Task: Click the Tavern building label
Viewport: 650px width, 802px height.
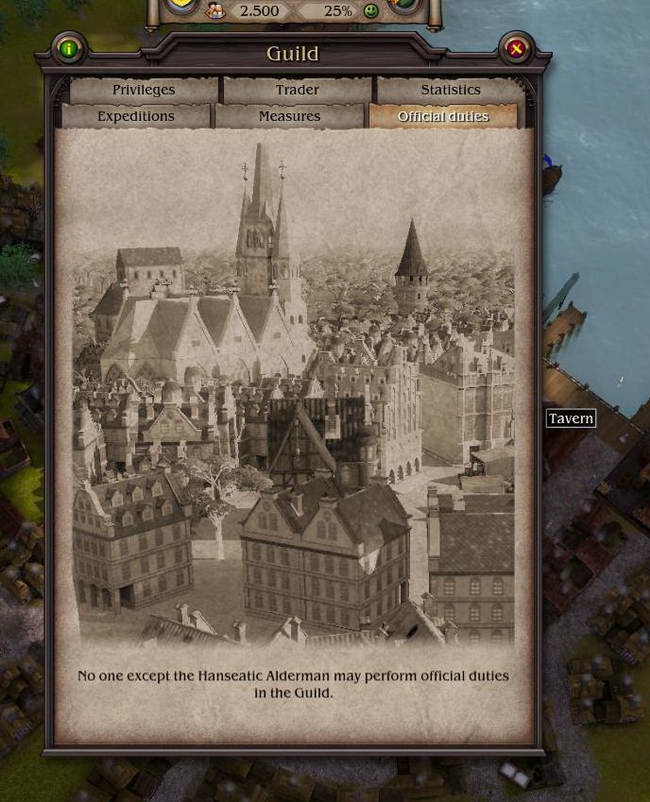Action: click(x=571, y=418)
